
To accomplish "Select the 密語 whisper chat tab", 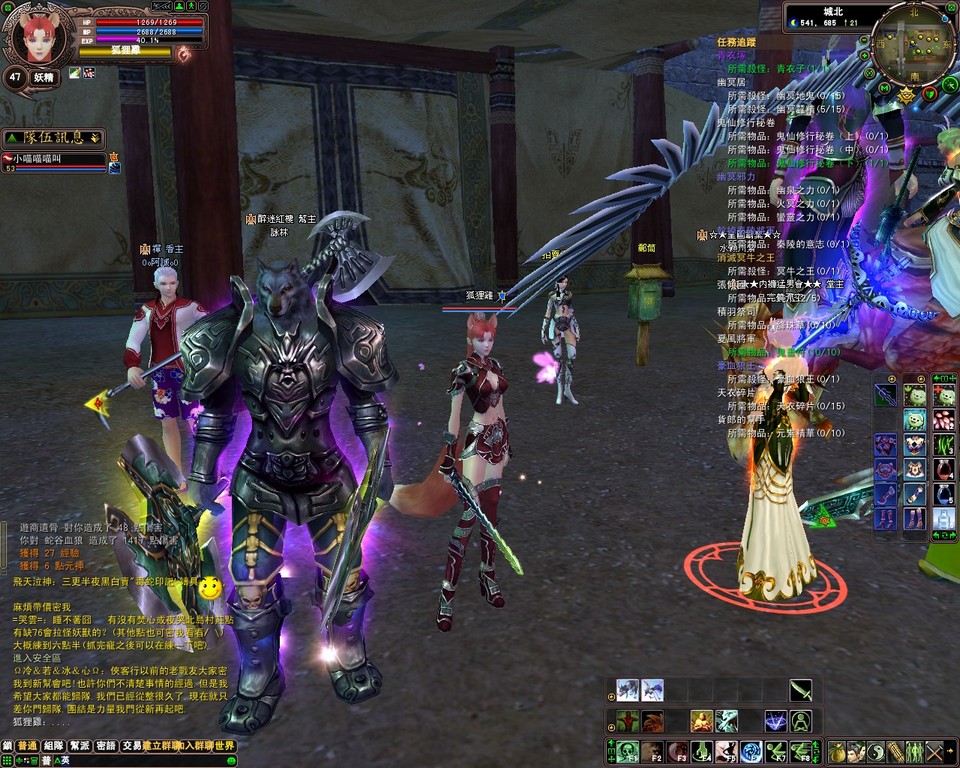I will [x=106, y=746].
